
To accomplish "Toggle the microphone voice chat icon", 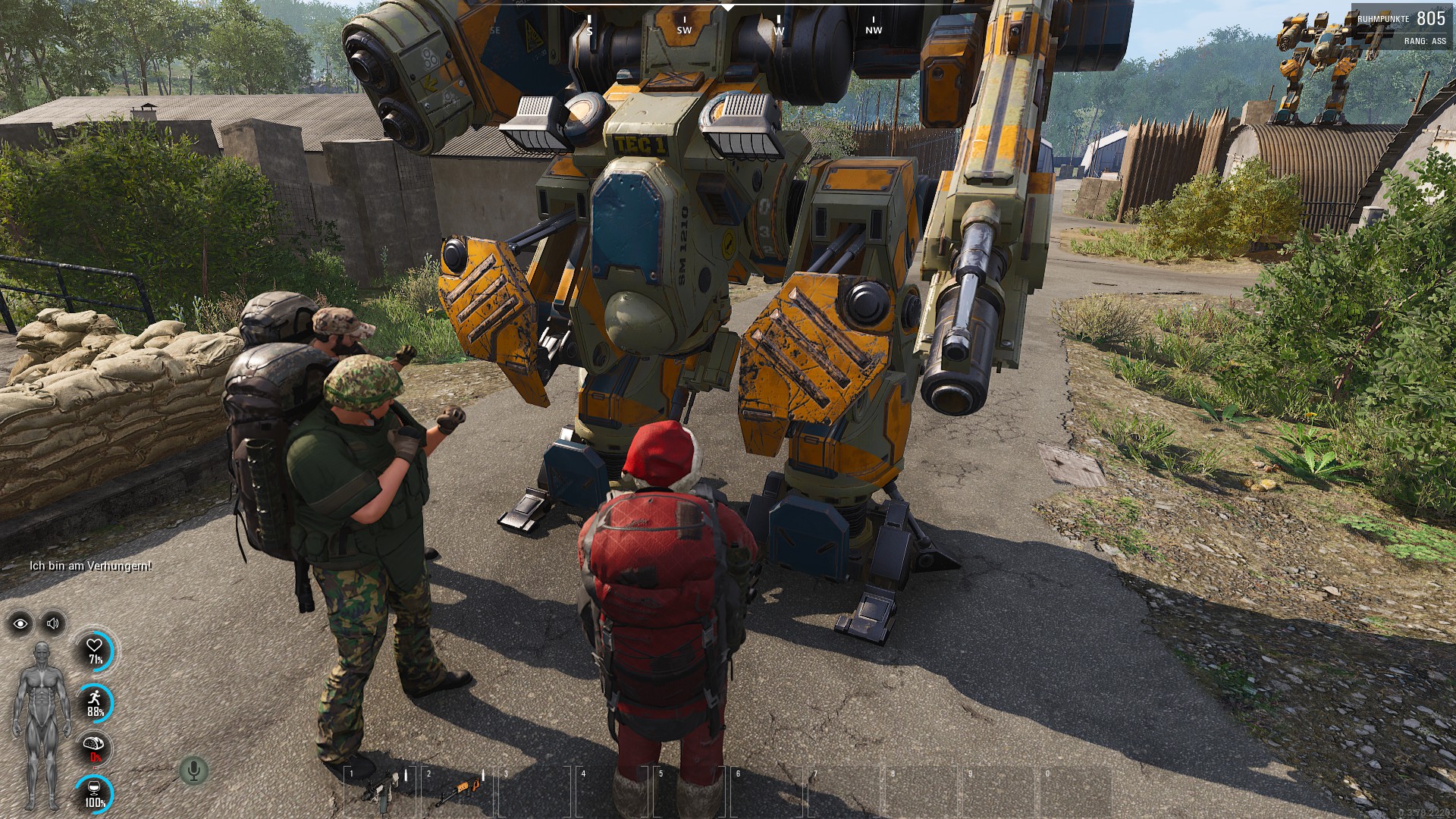I will [x=193, y=771].
